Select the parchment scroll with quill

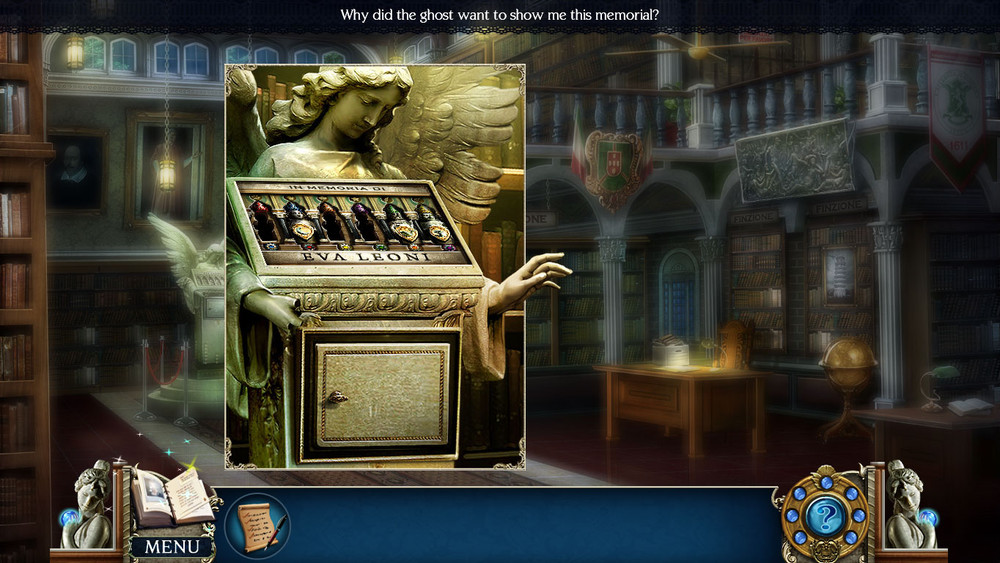pos(257,525)
